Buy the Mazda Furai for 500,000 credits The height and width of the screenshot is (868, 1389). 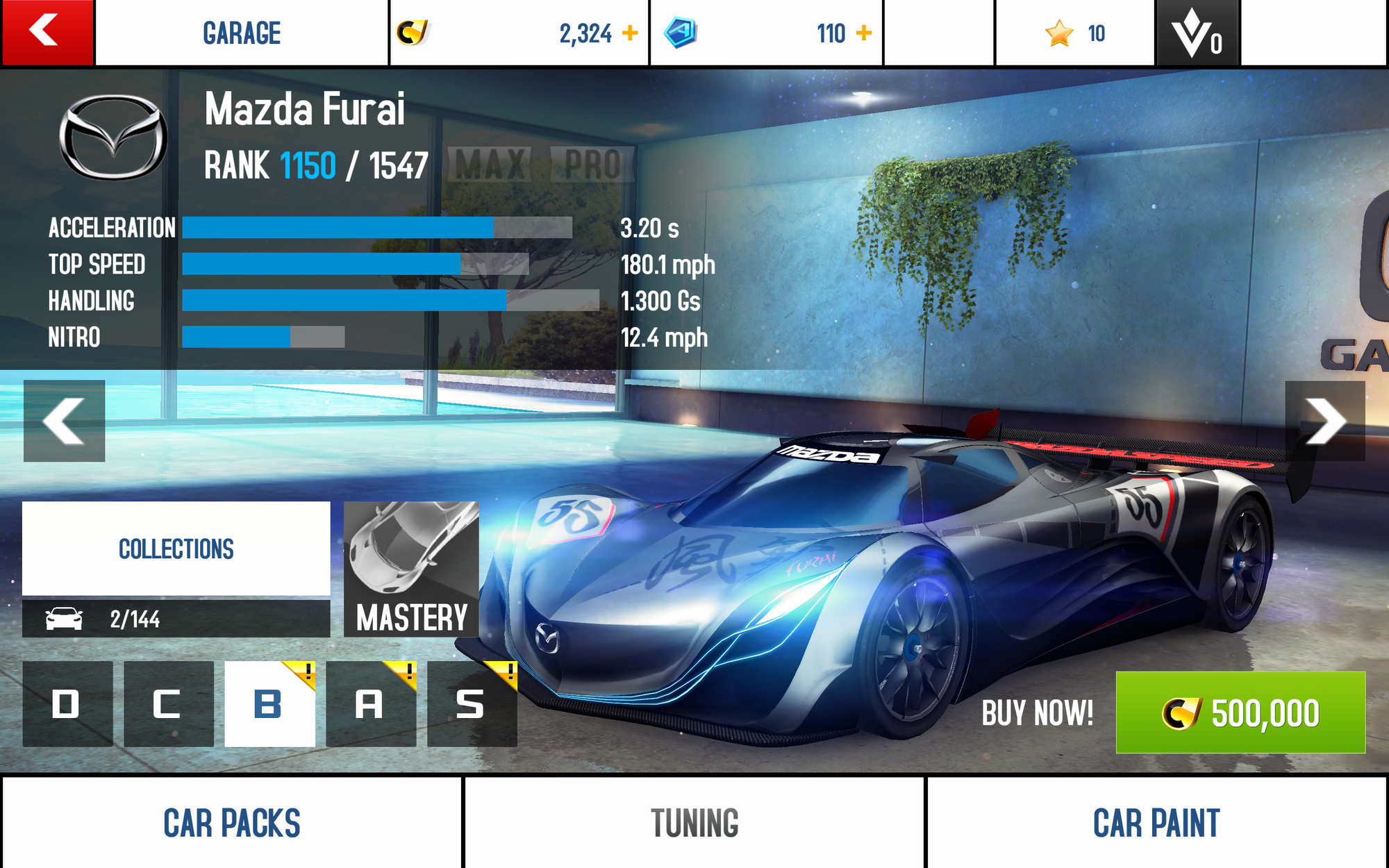[x=1240, y=712]
